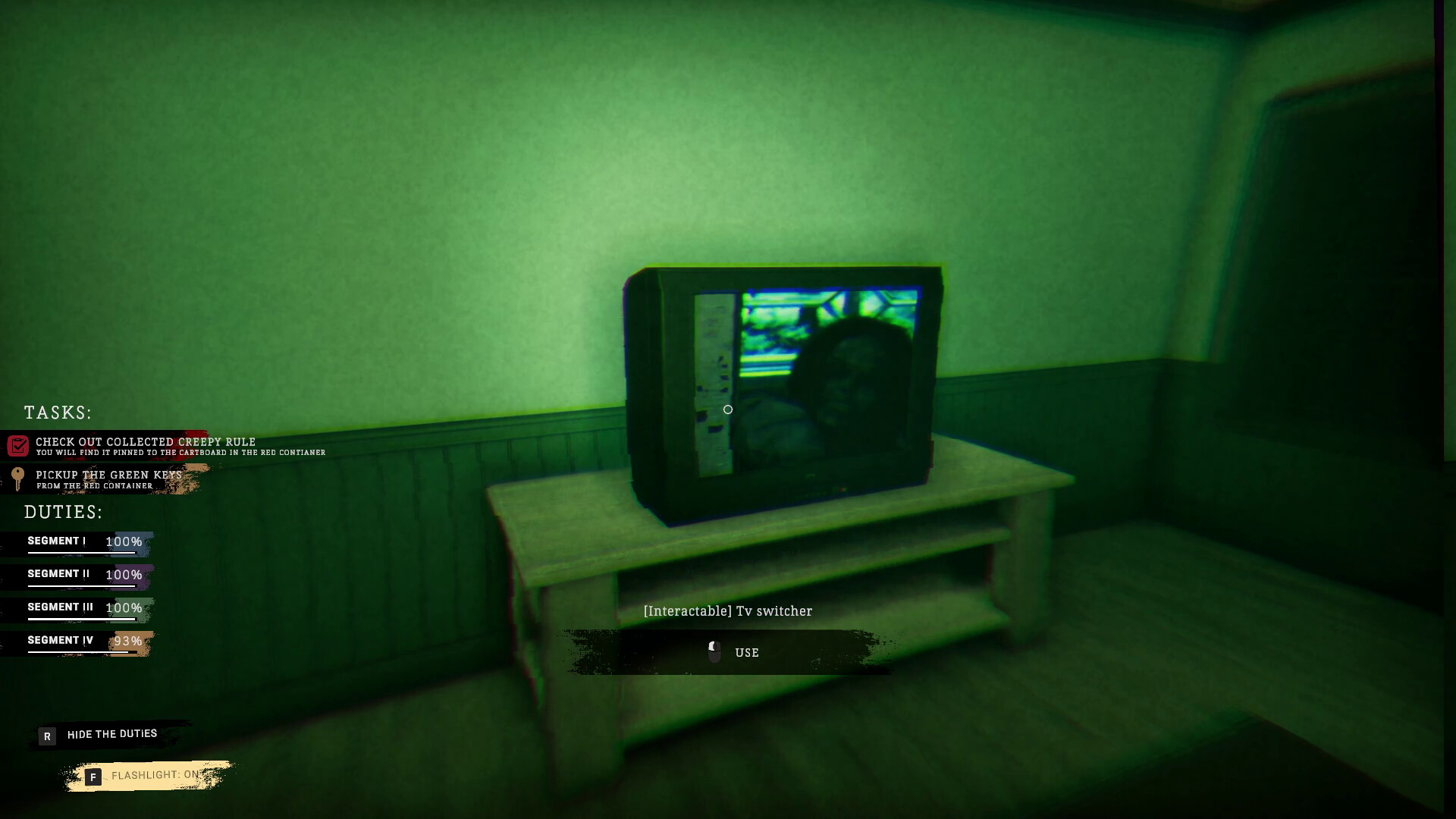Screen dimensions: 1456x819
Task: Click the Interactable Tv switcher label
Action: [728, 610]
